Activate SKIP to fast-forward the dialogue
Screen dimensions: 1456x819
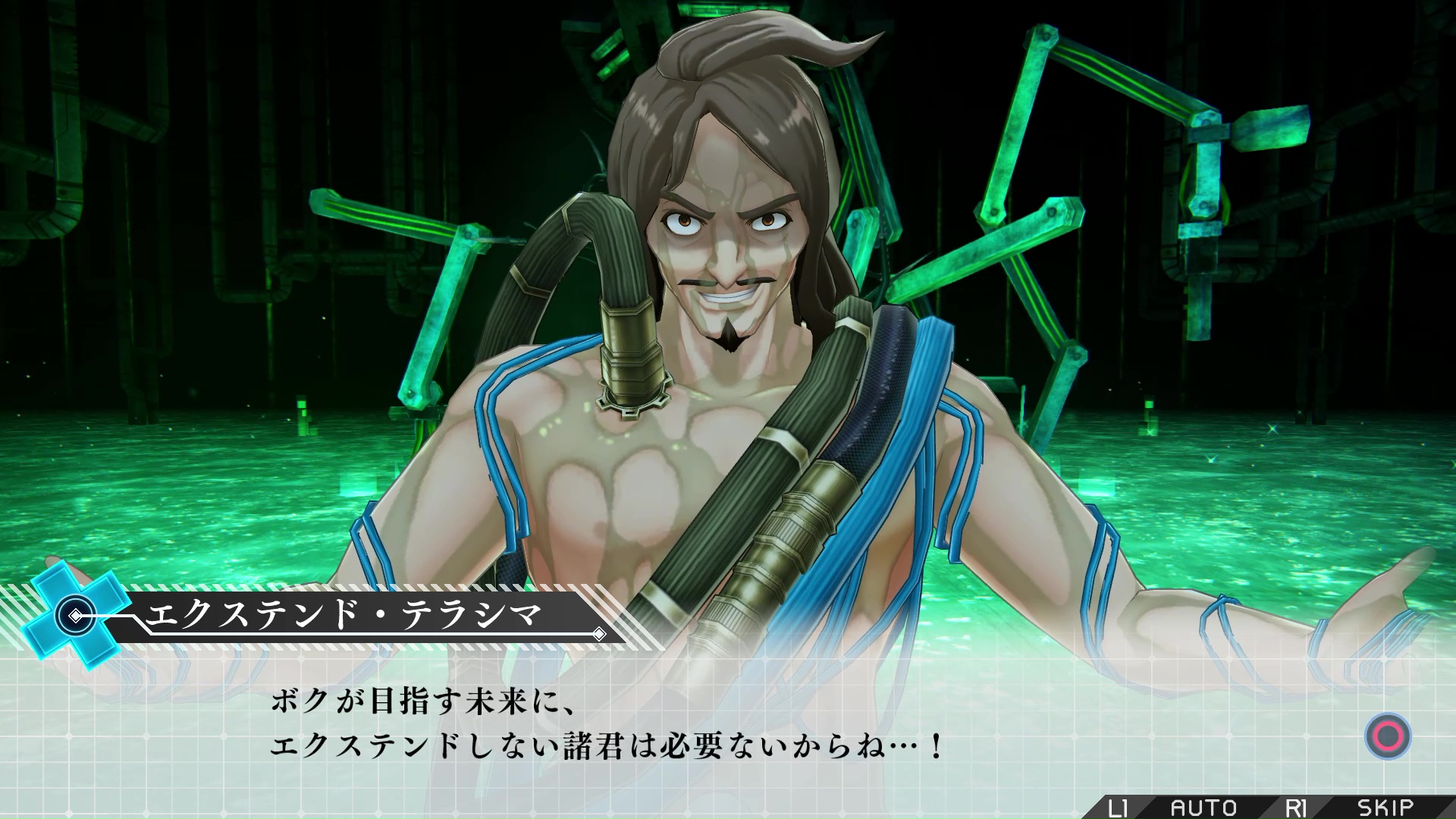(1385, 808)
